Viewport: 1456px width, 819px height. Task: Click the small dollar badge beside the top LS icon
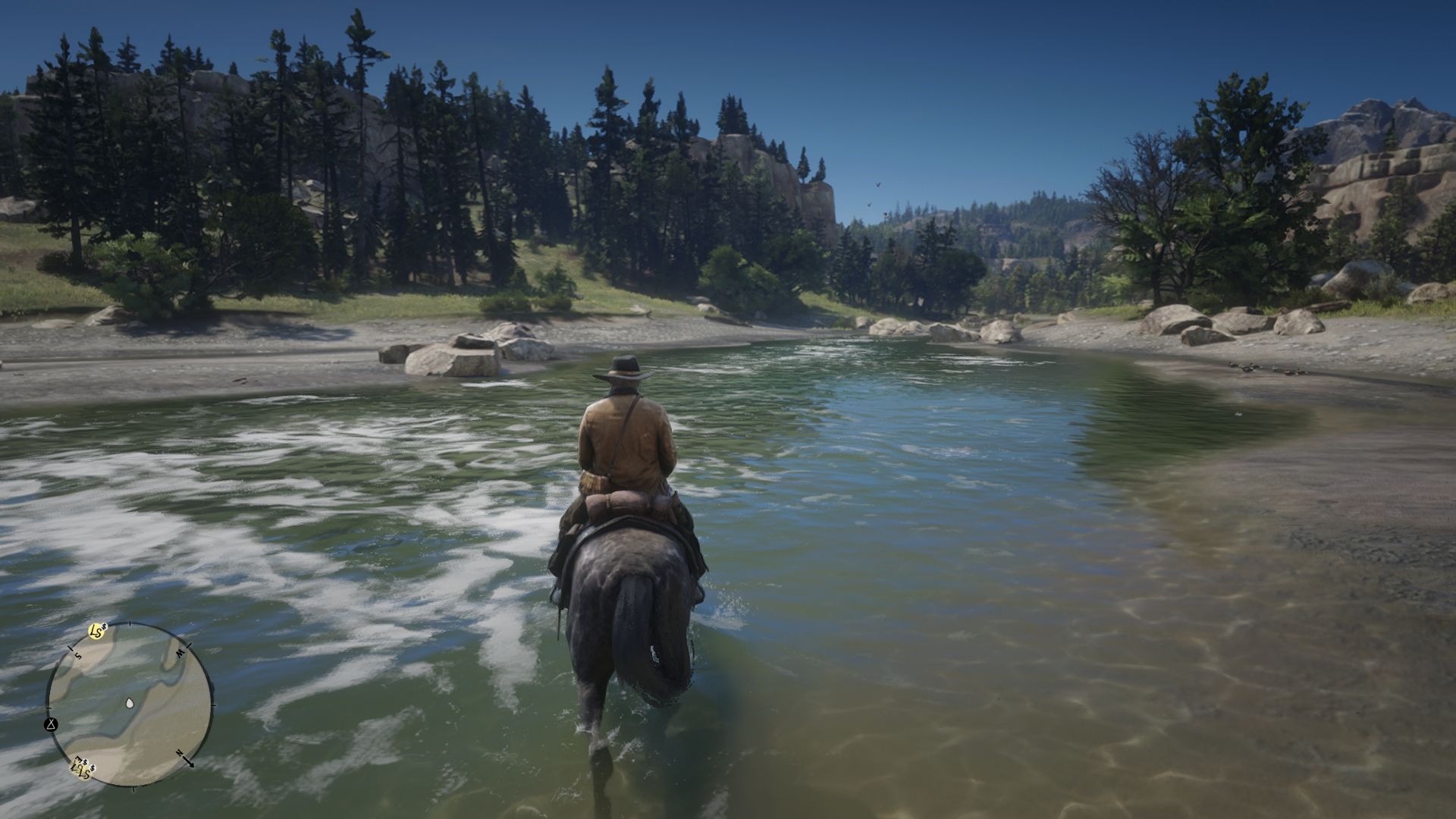click(104, 628)
